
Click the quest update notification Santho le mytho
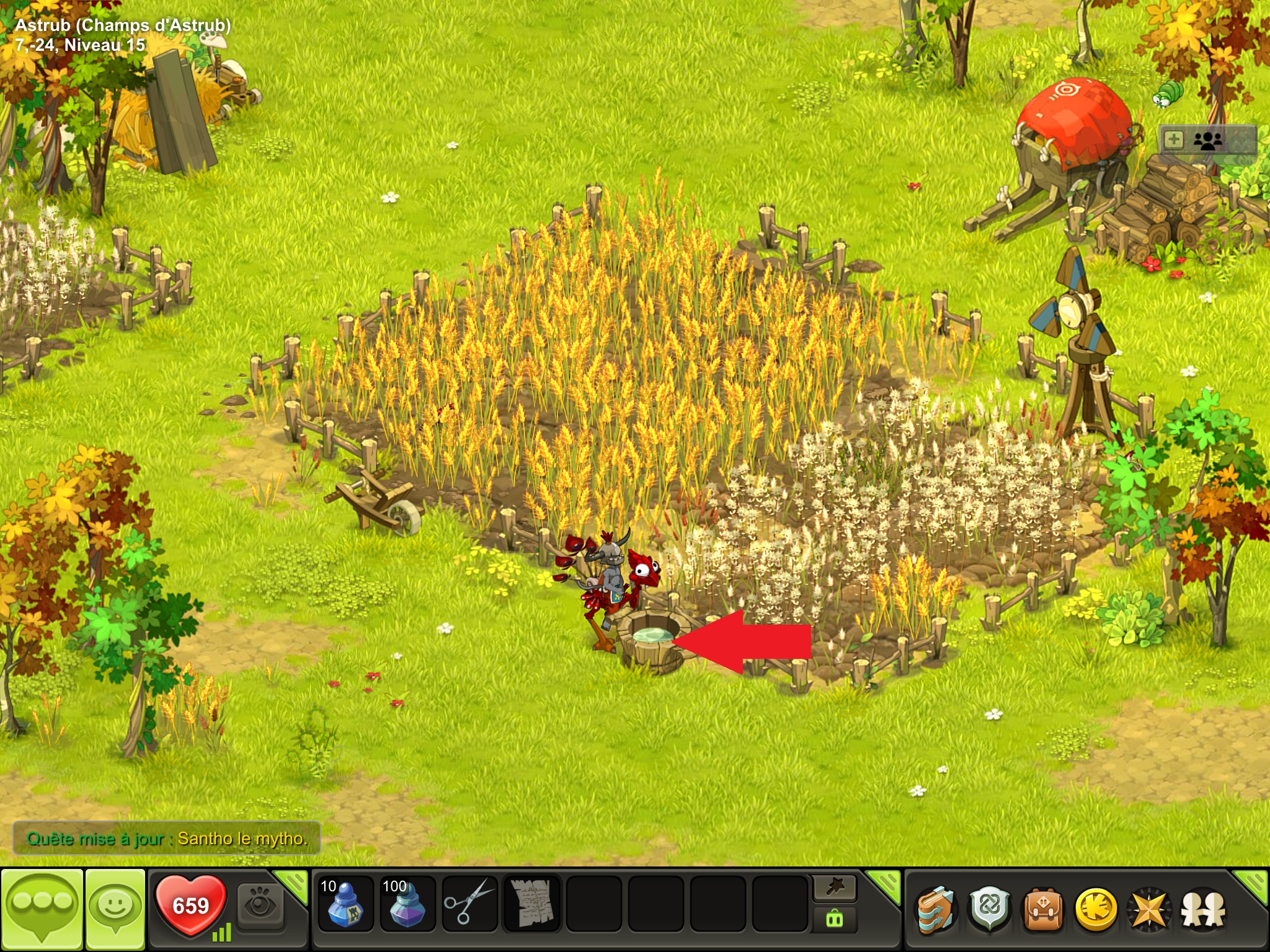[x=166, y=839]
